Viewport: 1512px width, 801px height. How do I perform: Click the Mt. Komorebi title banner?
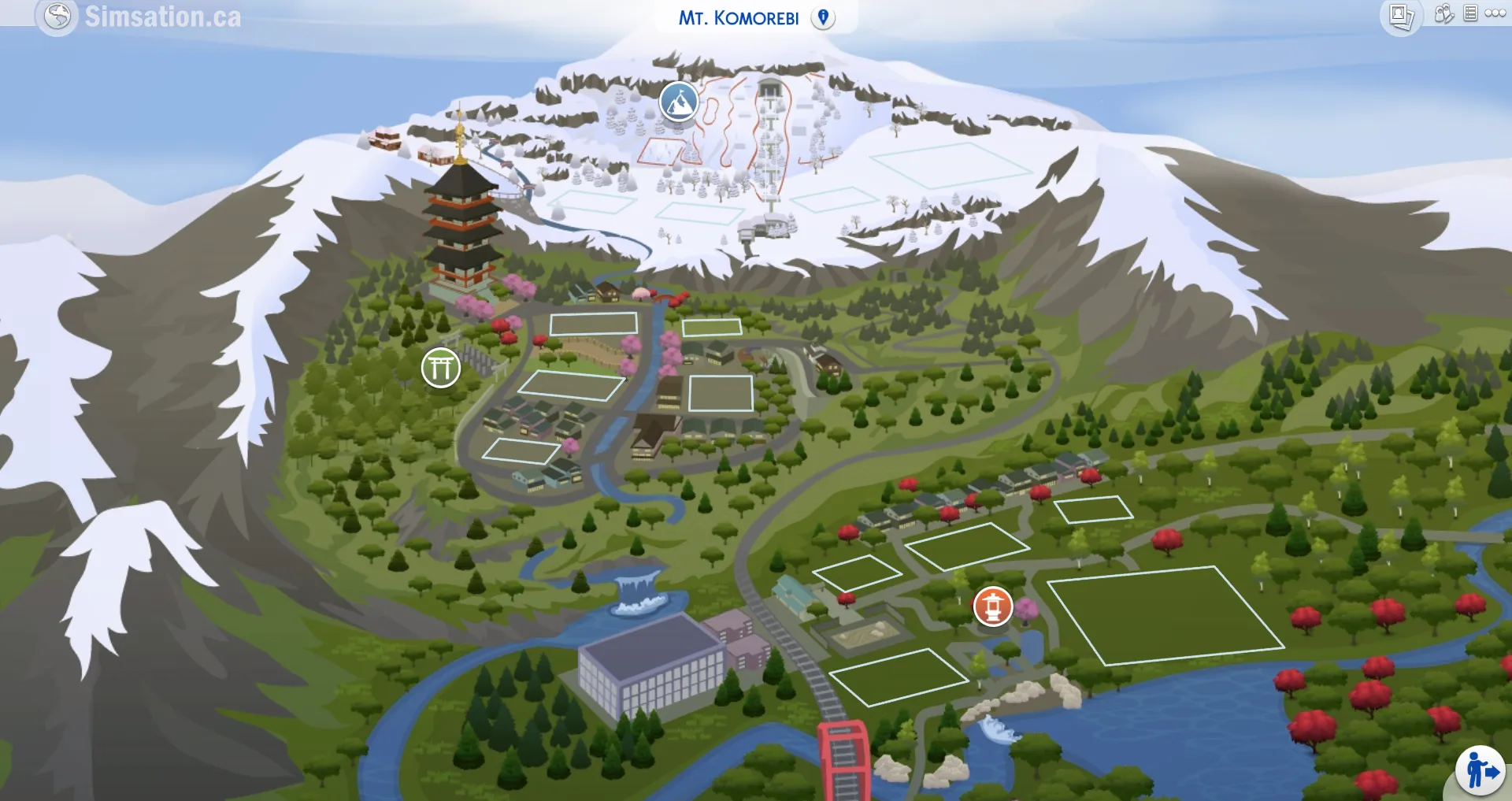[739, 17]
